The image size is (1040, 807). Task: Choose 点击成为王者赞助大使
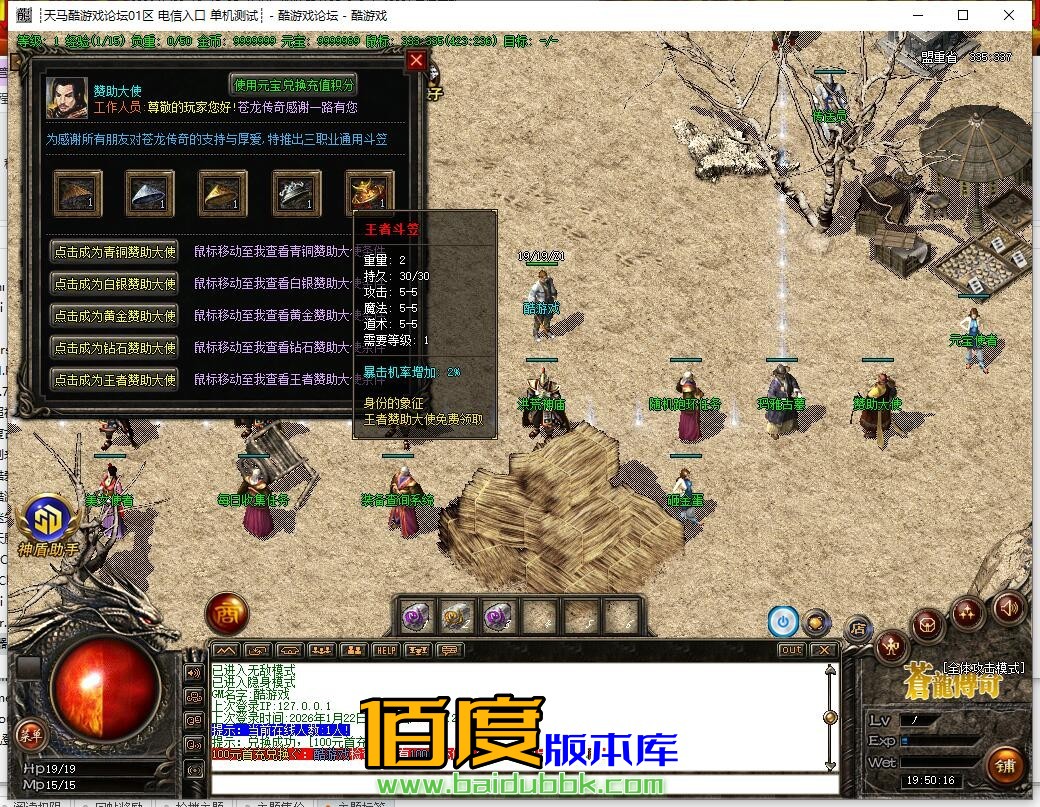115,380
